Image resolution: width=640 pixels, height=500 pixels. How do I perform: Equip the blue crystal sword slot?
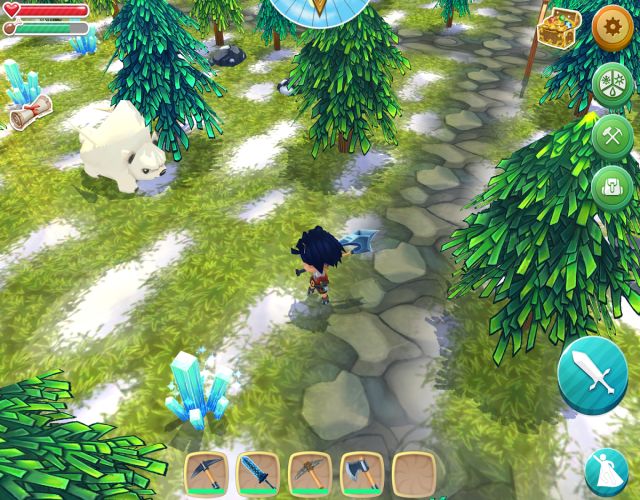[x=259, y=473]
